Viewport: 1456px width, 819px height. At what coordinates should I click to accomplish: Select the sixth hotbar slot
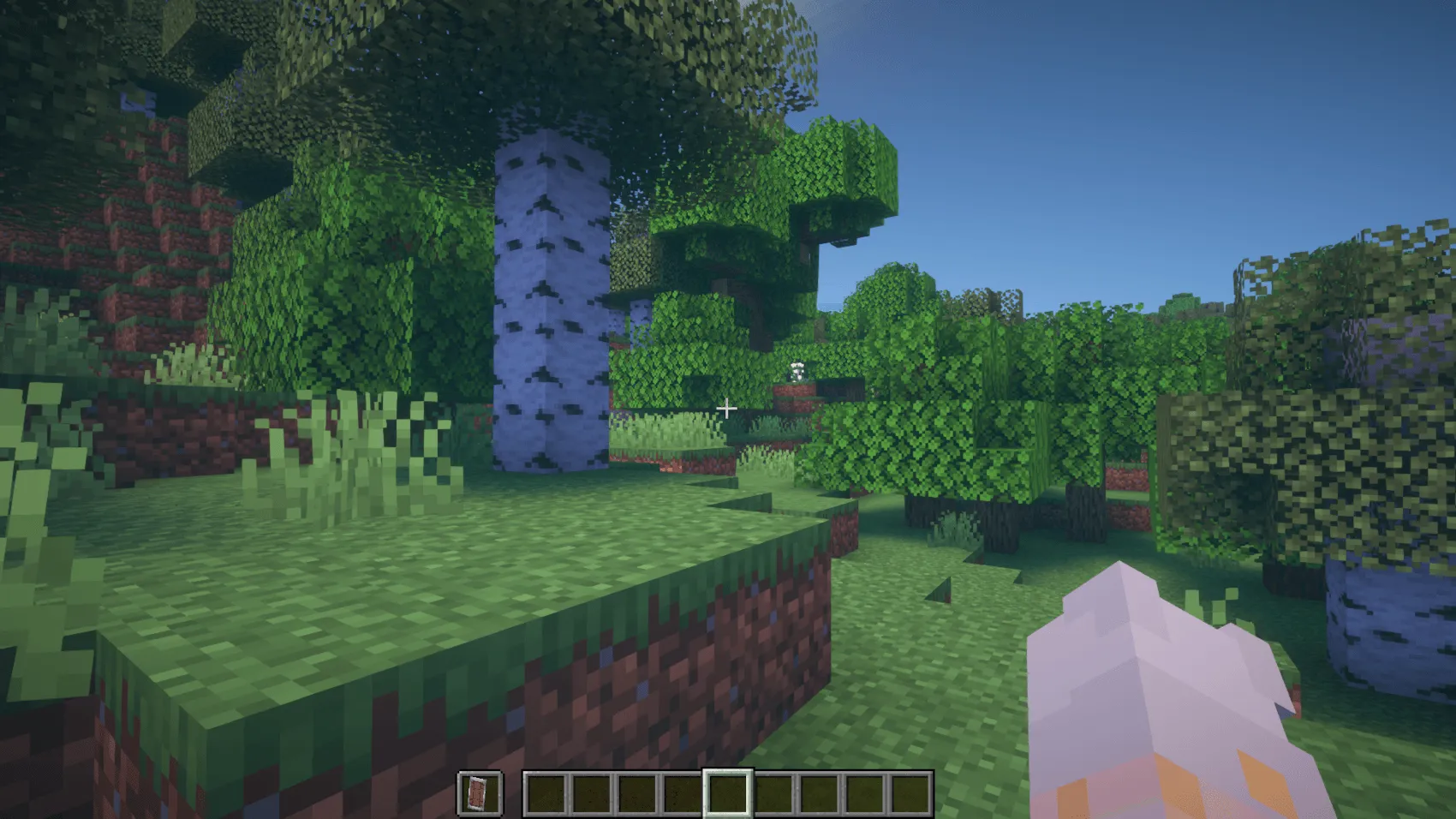click(775, 794)
